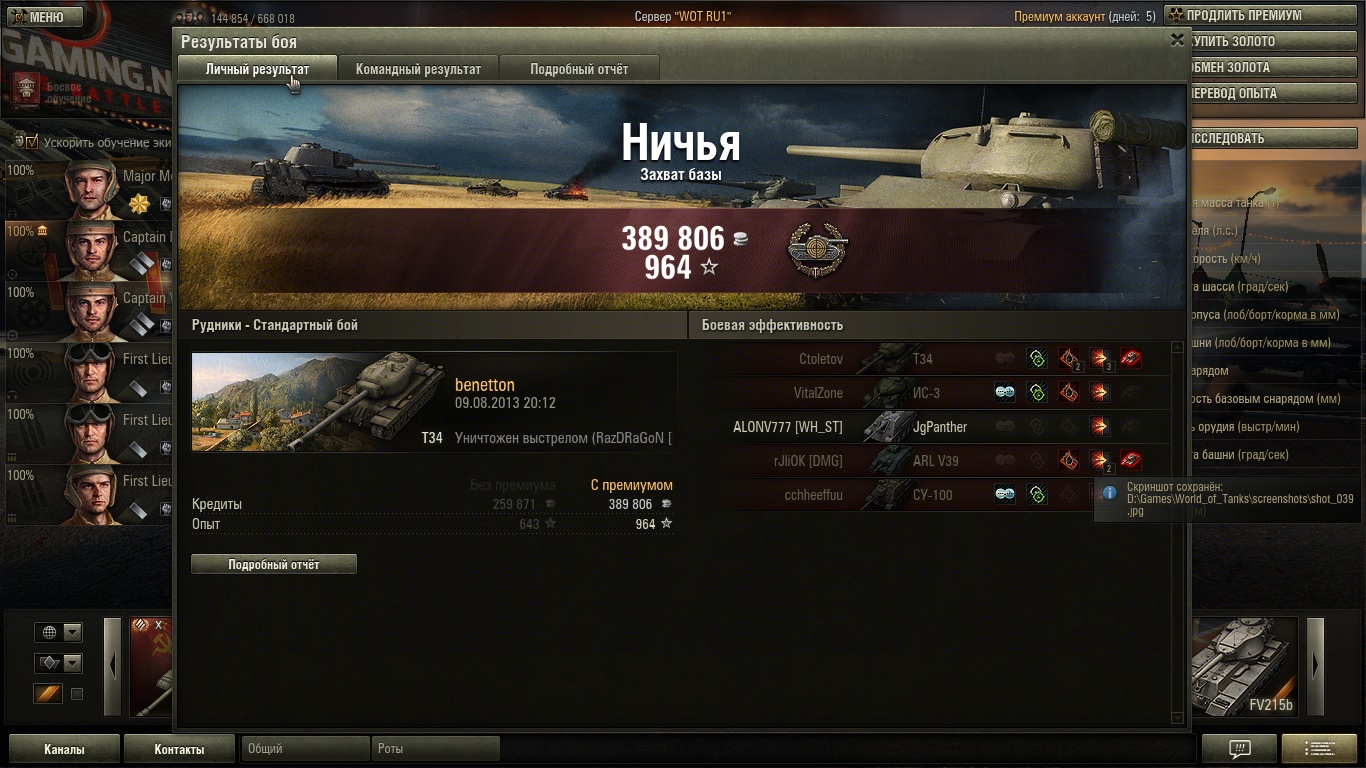The image size is (1366, 768).
Task: Select the Личный результат tab
Action: [x=257, y=69]
